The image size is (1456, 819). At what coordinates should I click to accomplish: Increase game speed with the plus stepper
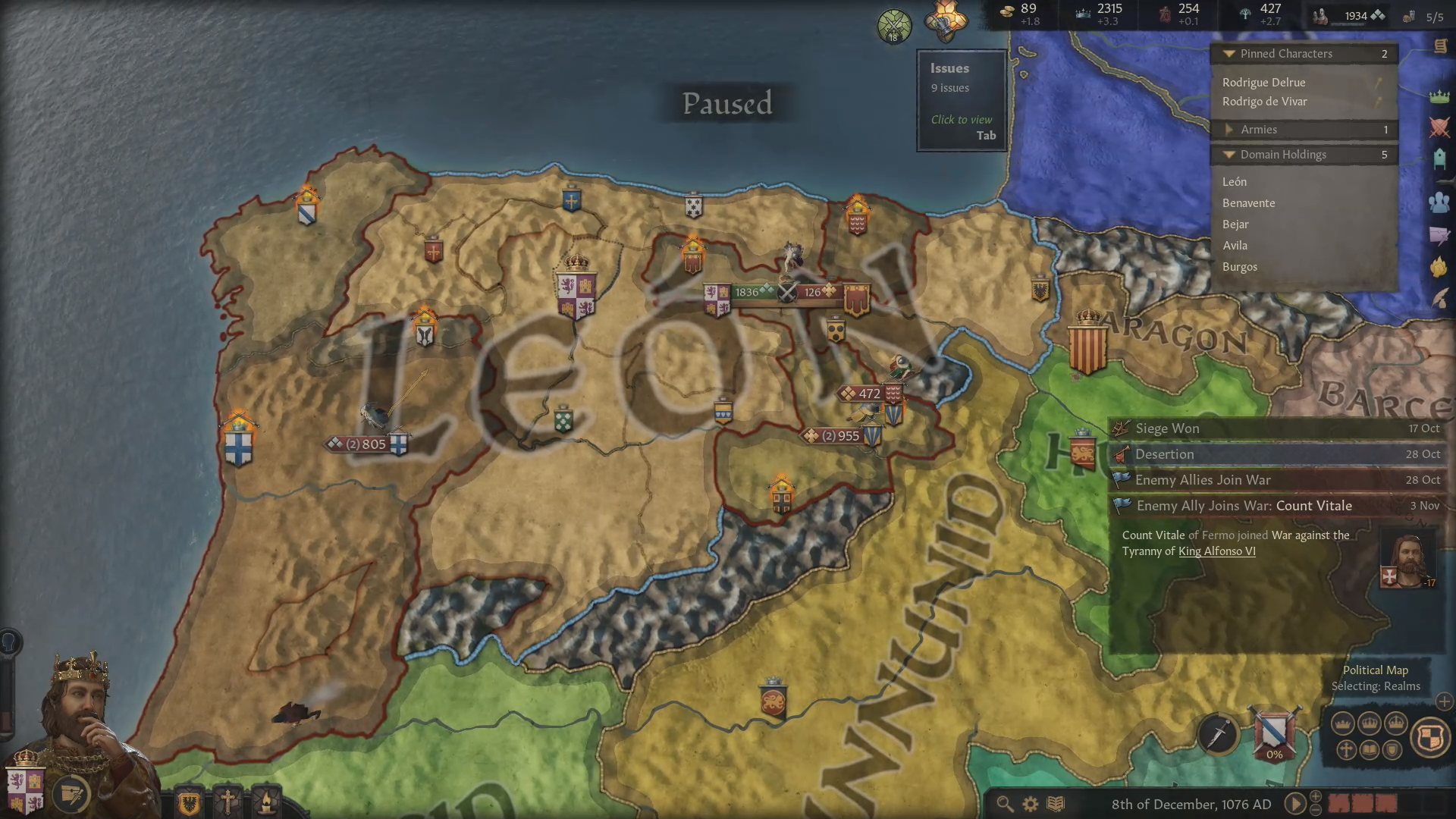1316,797
